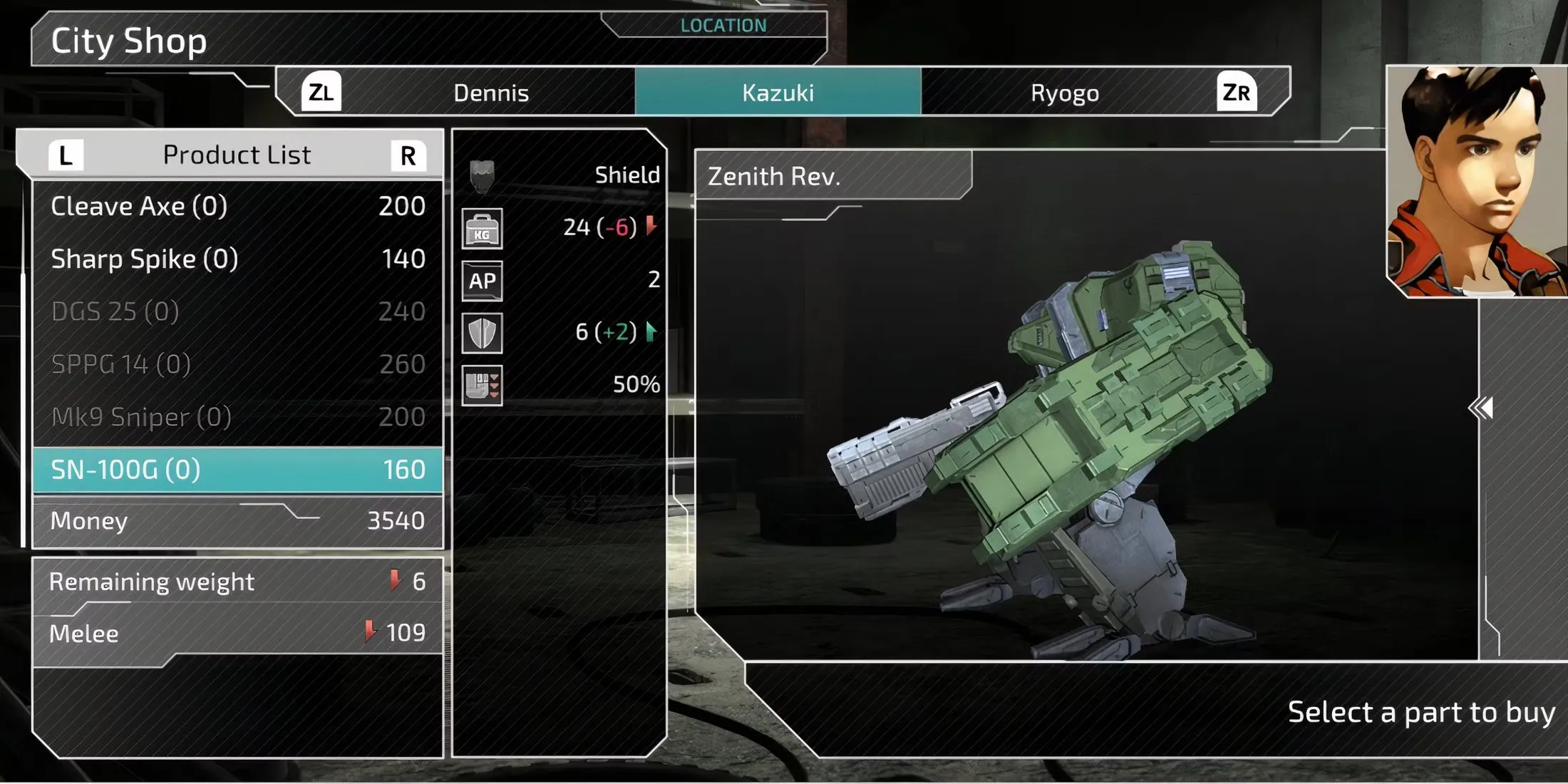Select Cleave Axe in the product list
The image size is (1568, 784).
coord(237,207)
